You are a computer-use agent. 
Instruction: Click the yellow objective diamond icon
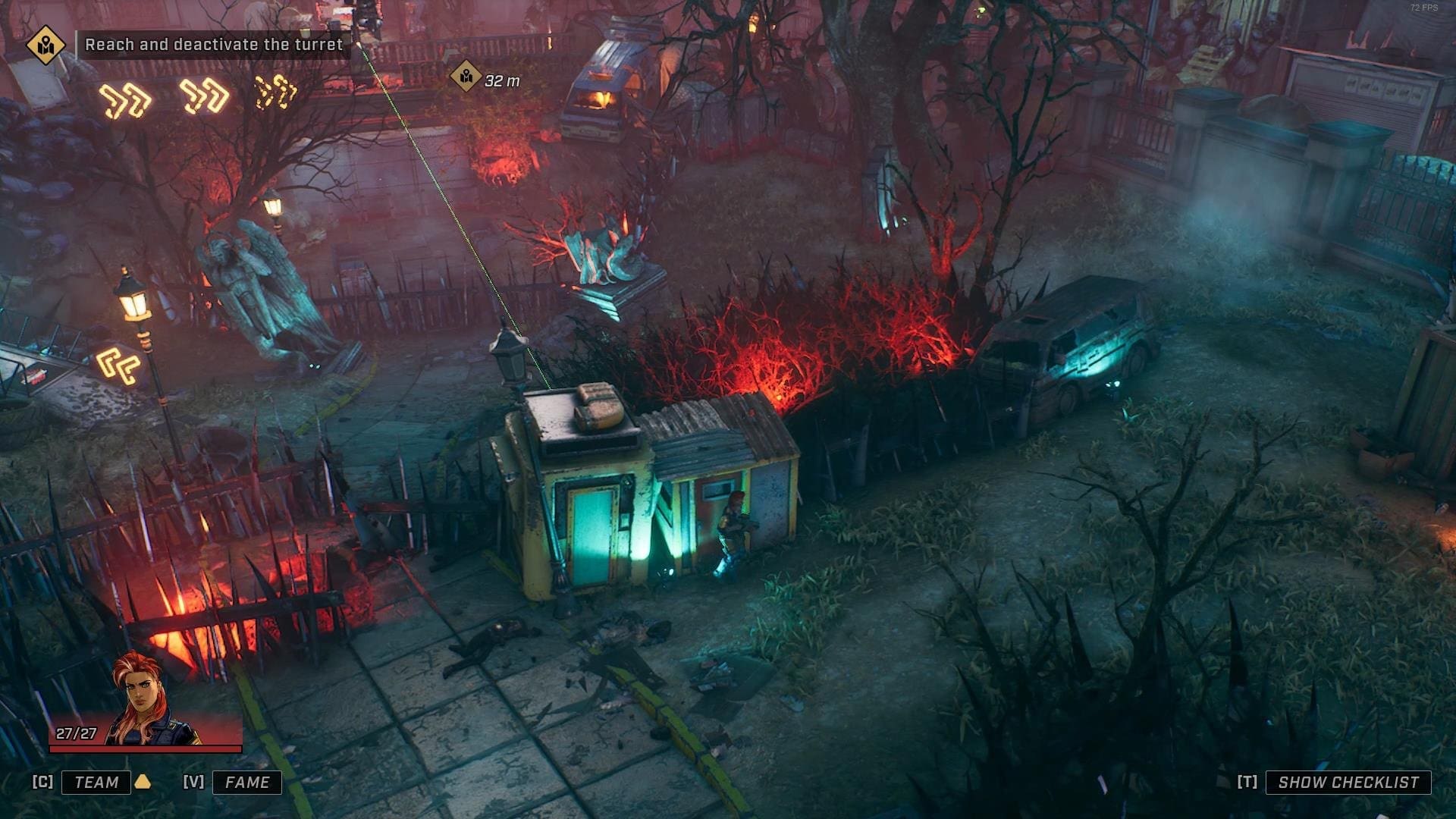[x=45, y=45]
